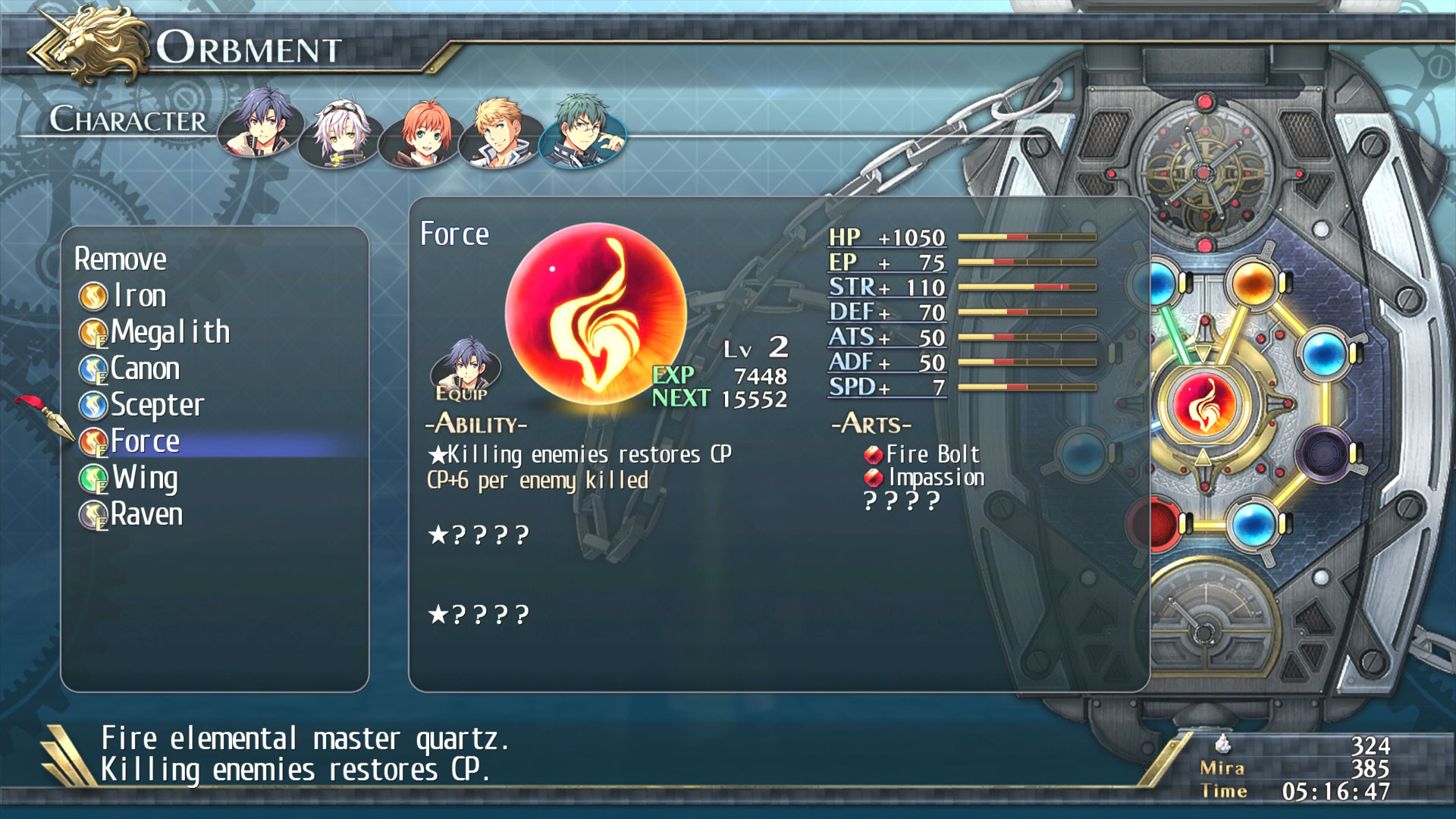Select the red quartz slot on orbment
Screen dimensions: 1456x819
click(x=1156, y=523)
